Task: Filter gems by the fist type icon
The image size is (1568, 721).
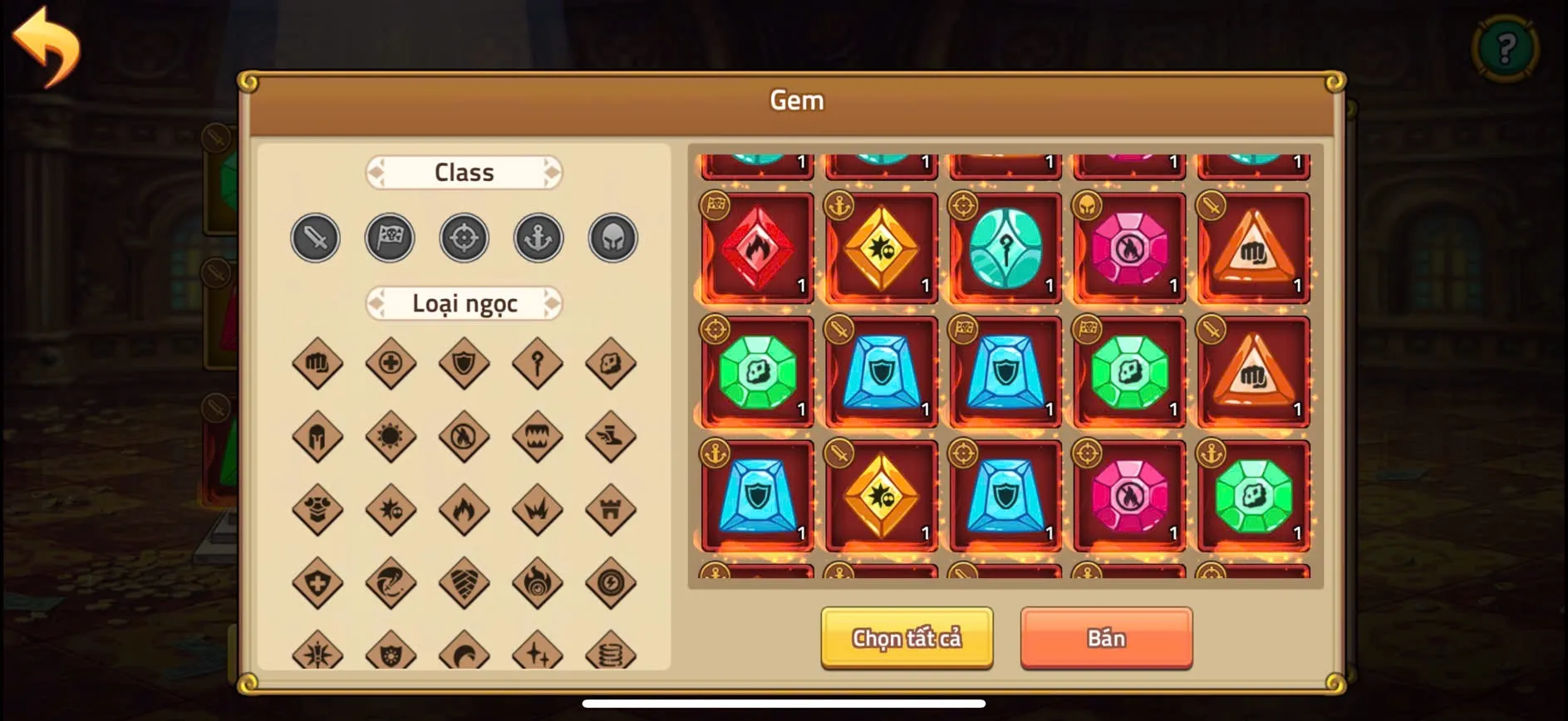Action: 317,364
